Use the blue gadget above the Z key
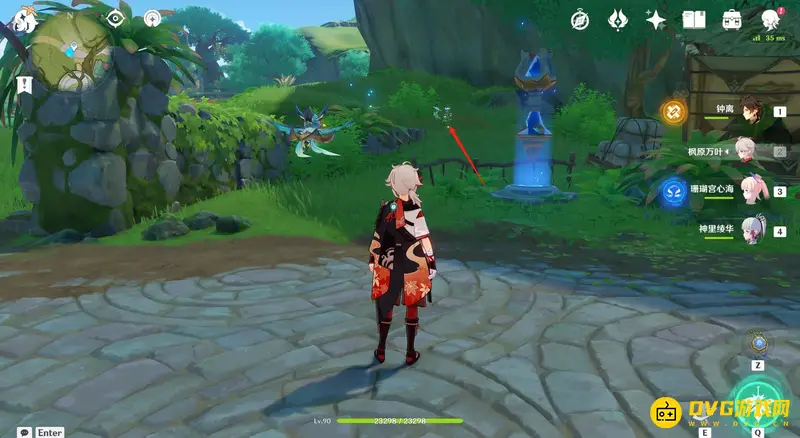This screenshot has width=800, height=438. [x=759, y=344]
